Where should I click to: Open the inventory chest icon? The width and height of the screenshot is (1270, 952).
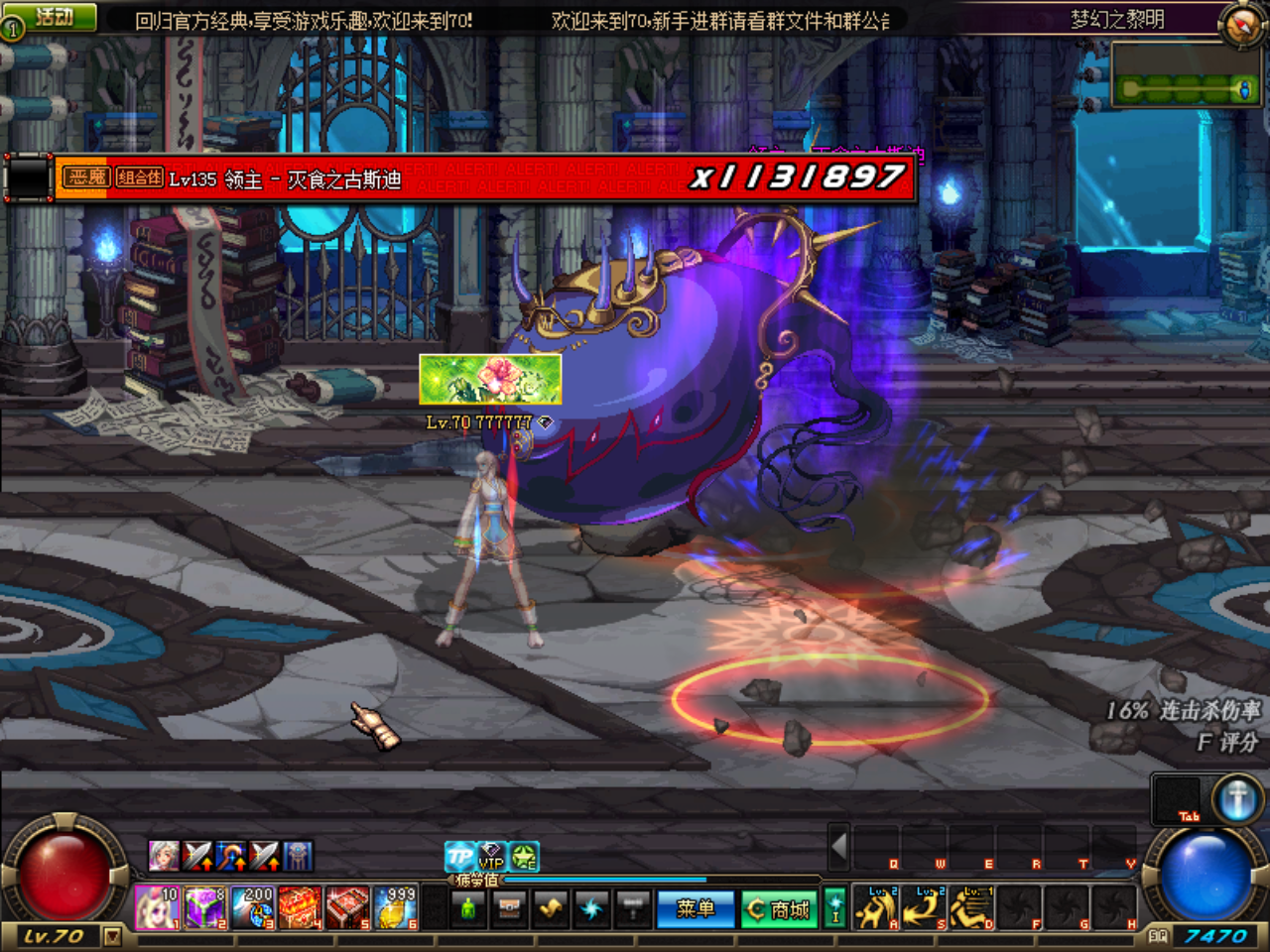click(509, 908)
